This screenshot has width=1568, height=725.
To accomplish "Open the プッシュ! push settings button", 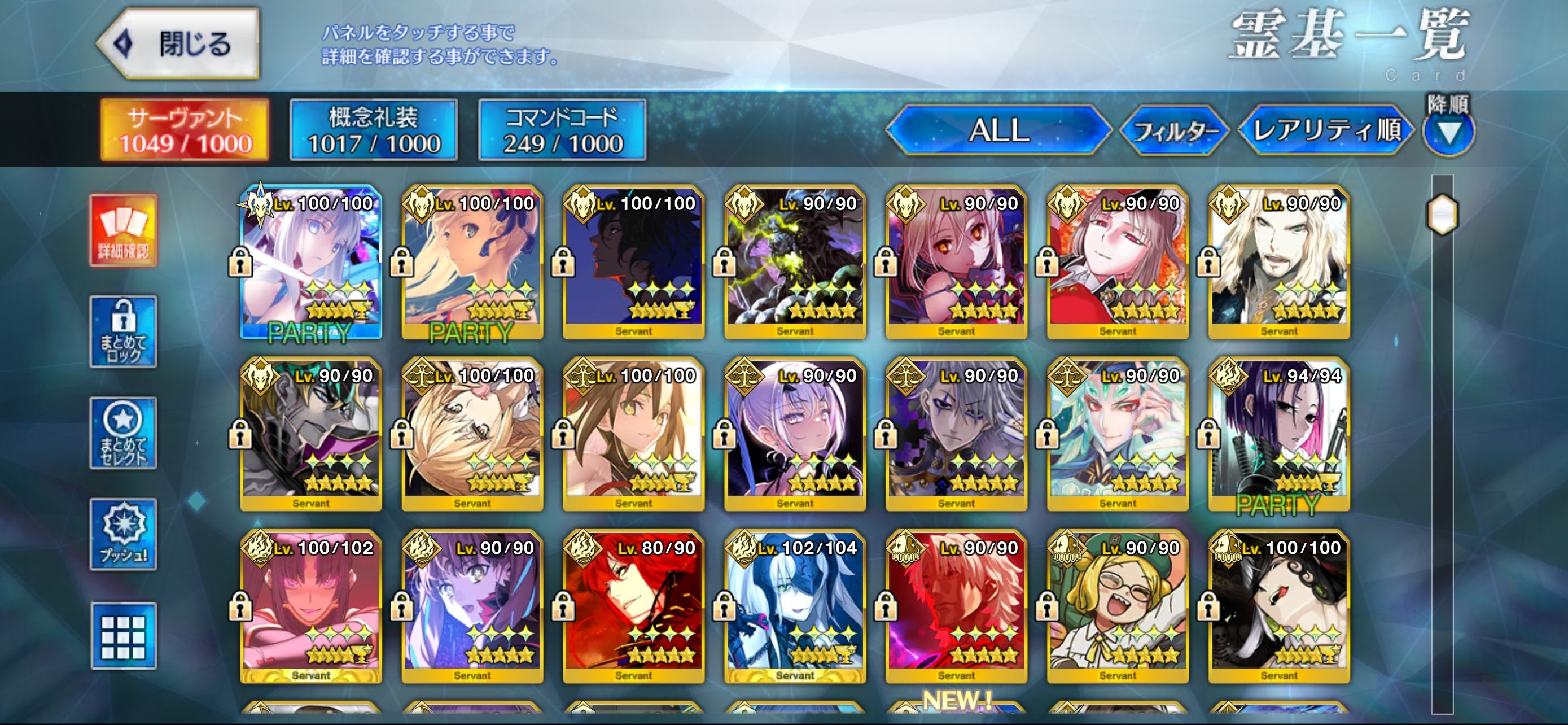I will coord(124,534).
